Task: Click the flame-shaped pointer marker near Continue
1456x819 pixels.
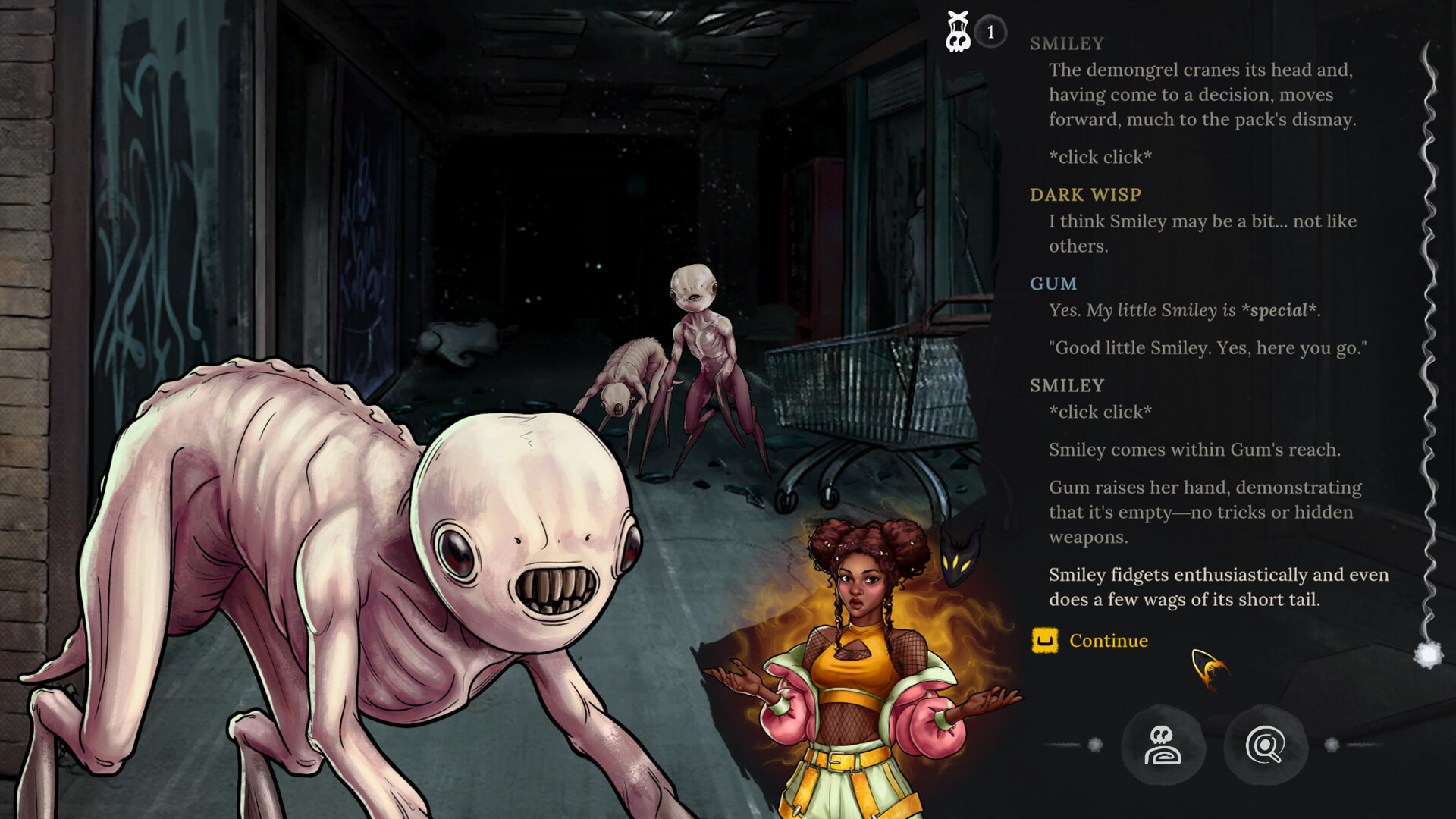Action: tap(1207, 666)
